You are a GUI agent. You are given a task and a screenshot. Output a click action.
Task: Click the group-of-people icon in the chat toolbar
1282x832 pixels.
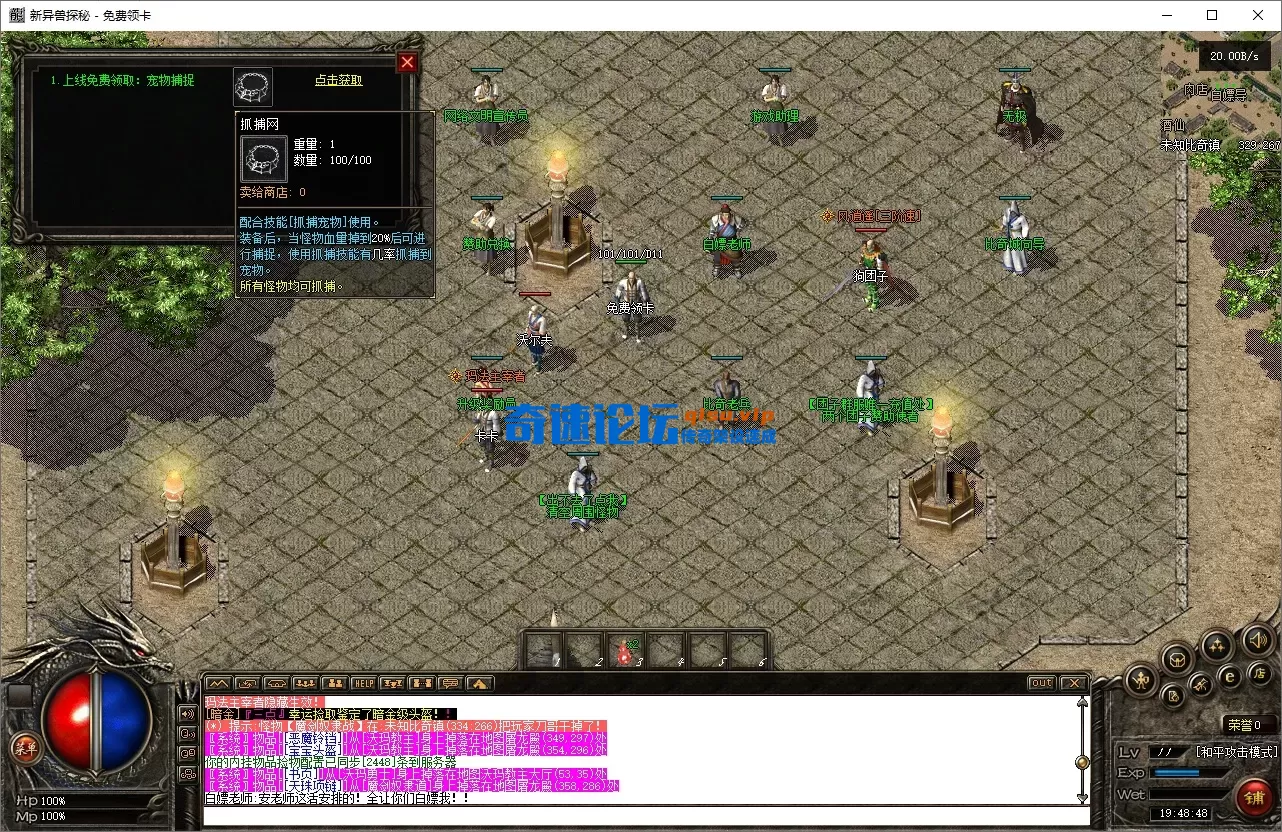(304, 684)
